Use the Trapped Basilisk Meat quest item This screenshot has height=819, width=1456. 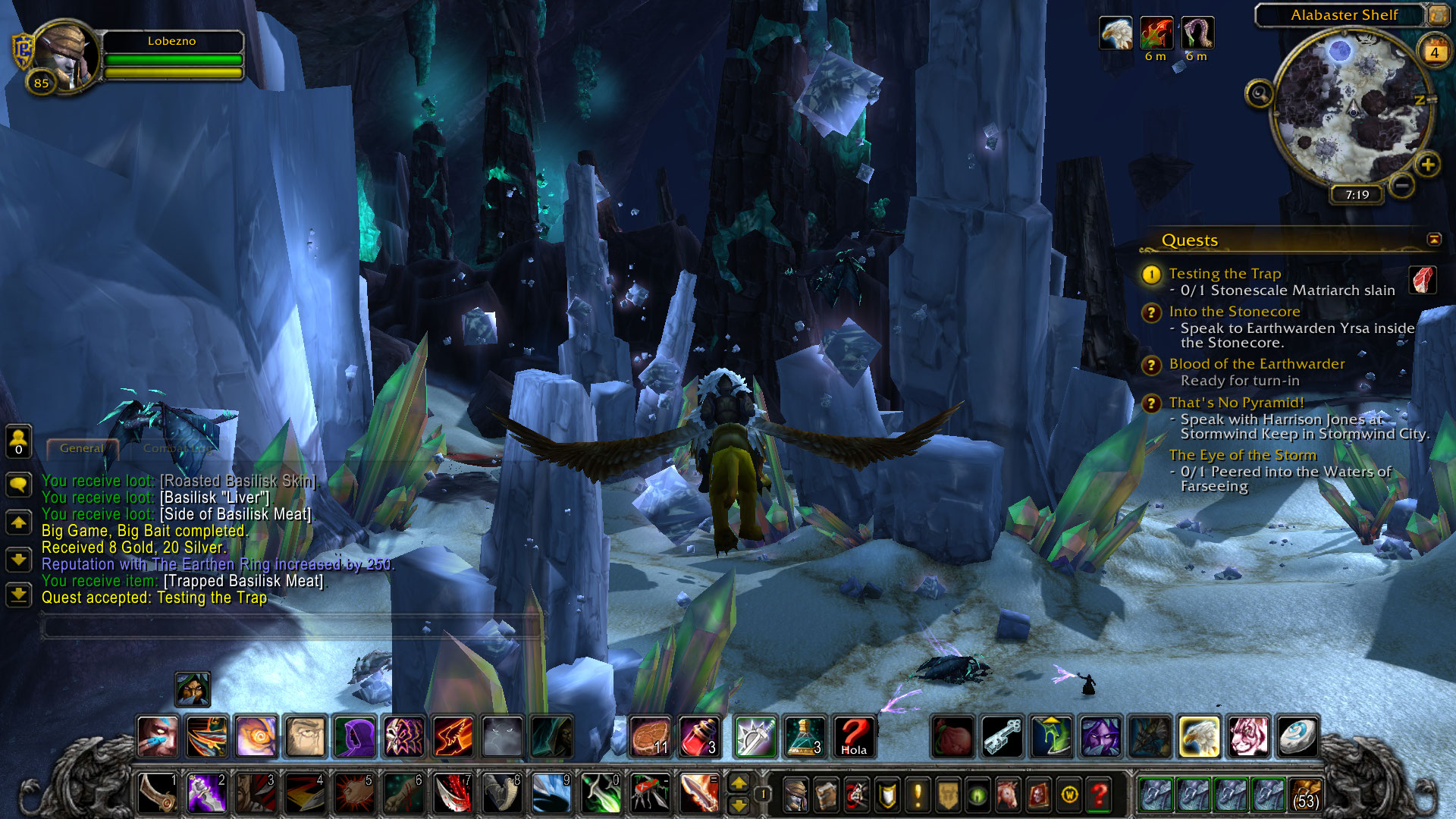coord(1423,280)
